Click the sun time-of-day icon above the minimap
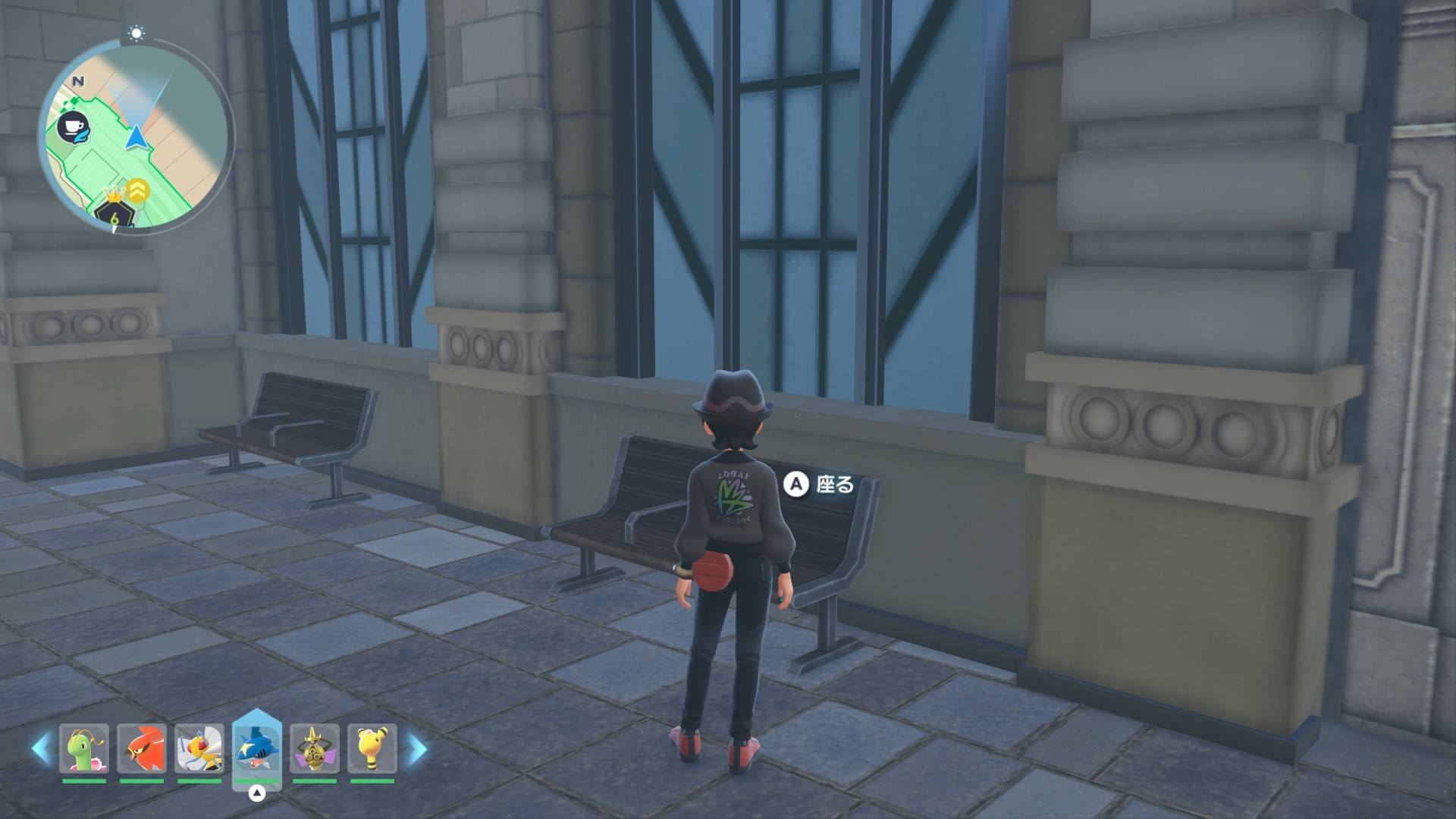 click(x=136, y=33)
